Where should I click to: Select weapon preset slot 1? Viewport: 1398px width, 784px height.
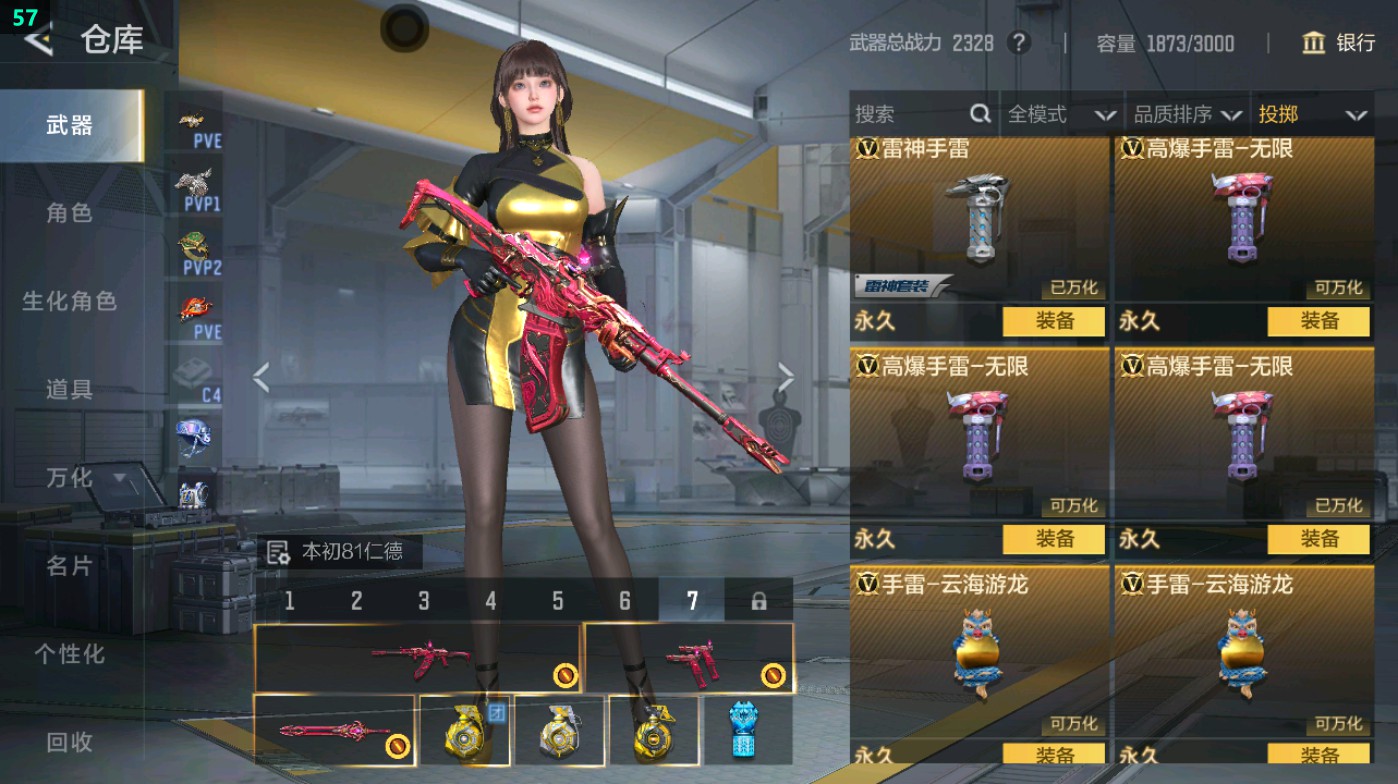click(x=289, y=599)
